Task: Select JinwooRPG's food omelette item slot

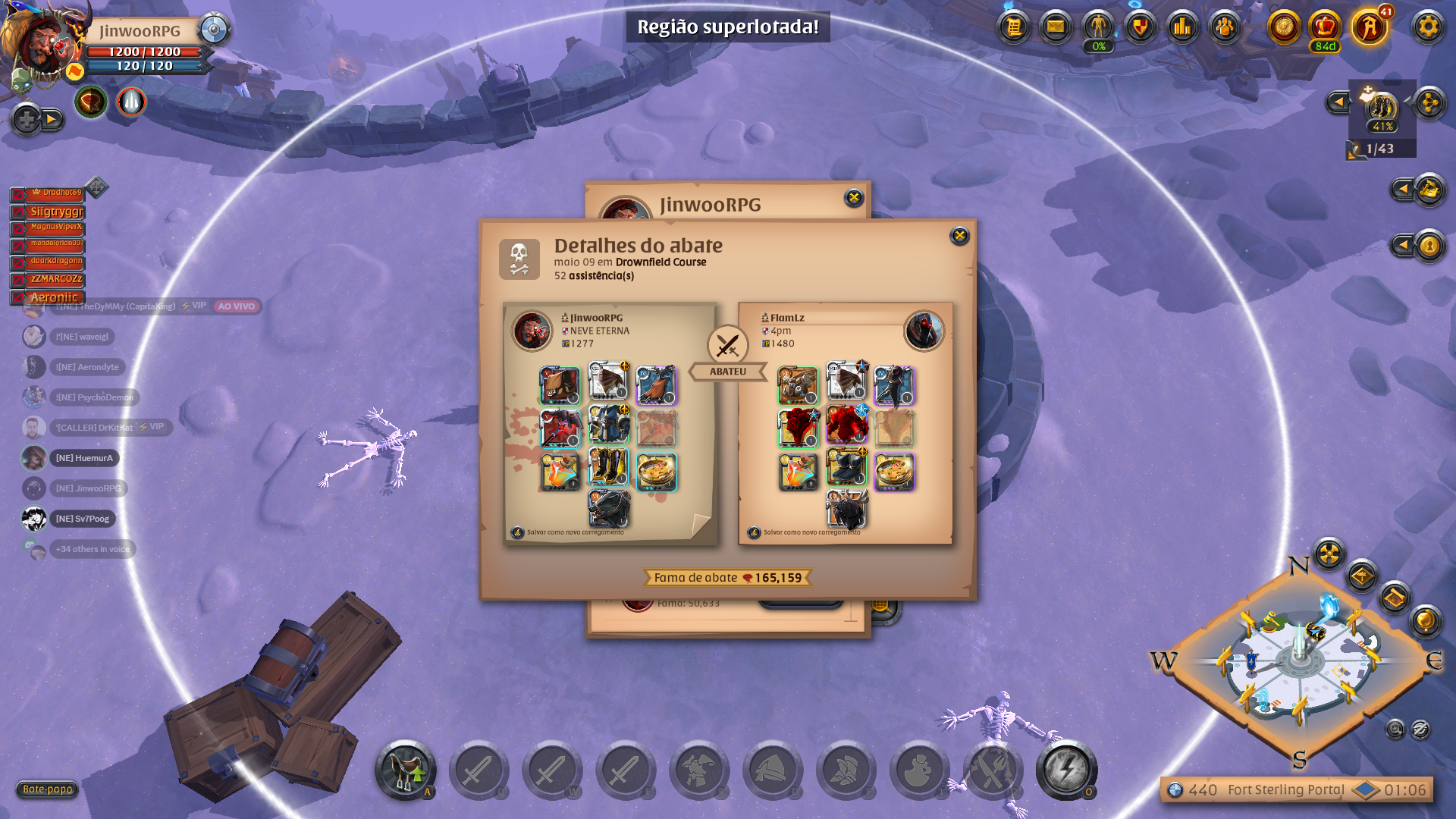Action: [x=656, y=471]
